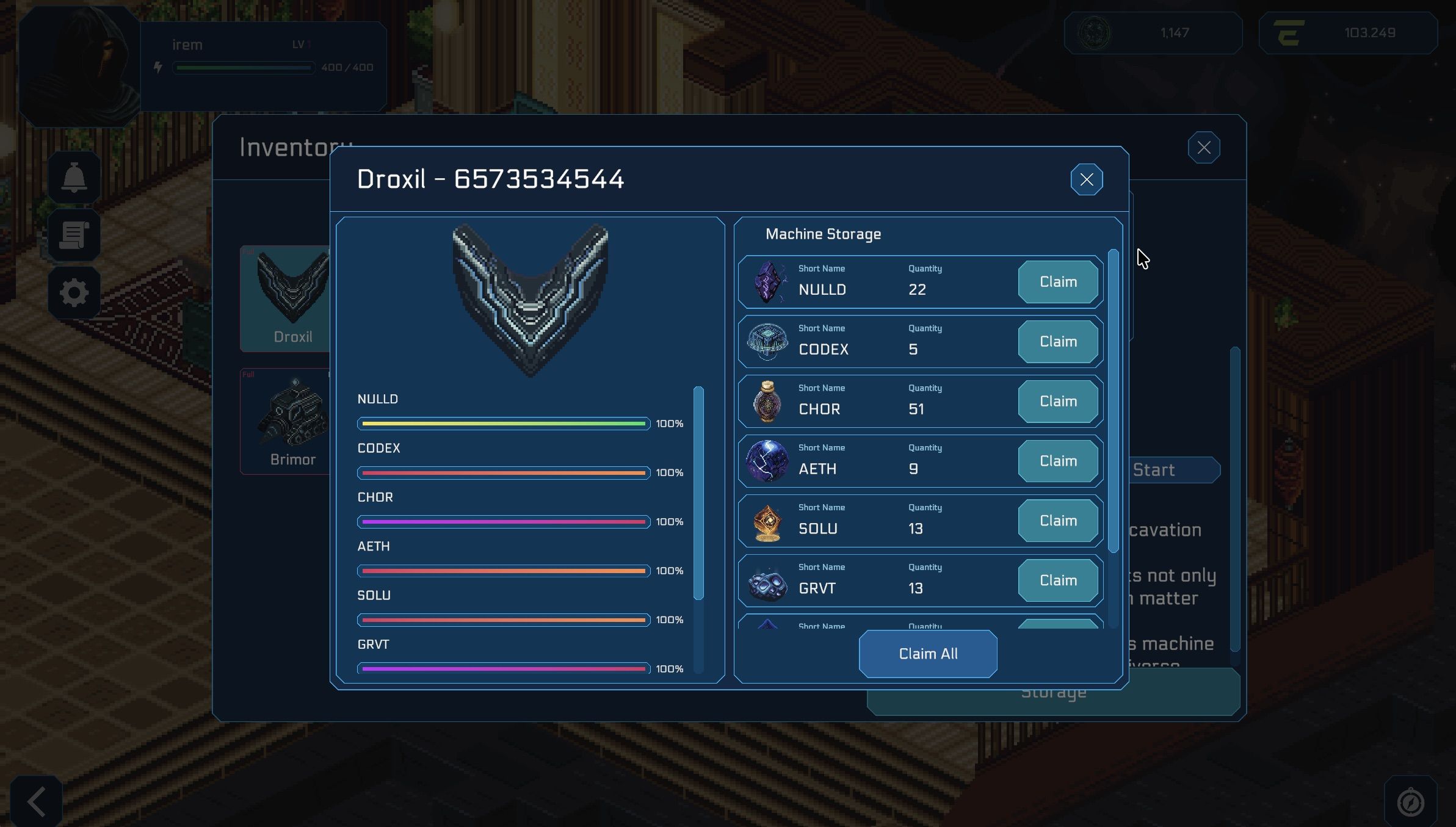Screen dimensions: 1456x827
Task: Open the quest scroll log icon
Action: (x=74, y=236)
